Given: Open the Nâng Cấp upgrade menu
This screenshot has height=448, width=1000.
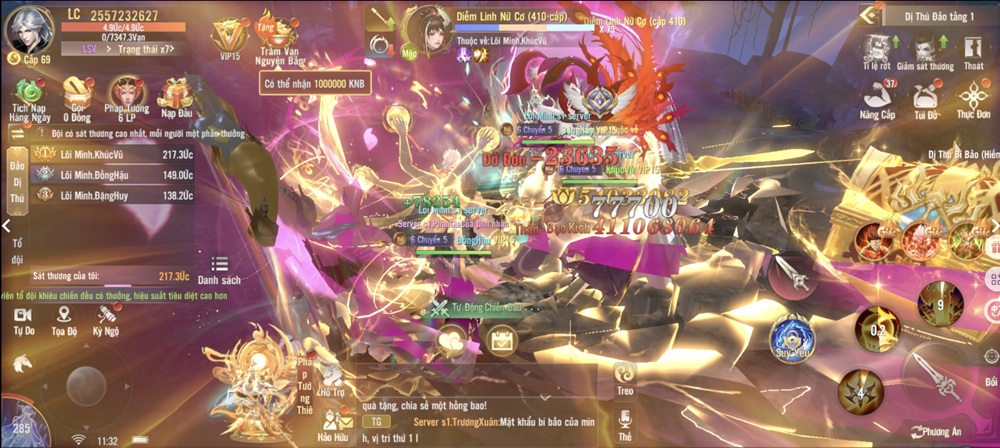Looking at the screenshot, I should point(876,100).
